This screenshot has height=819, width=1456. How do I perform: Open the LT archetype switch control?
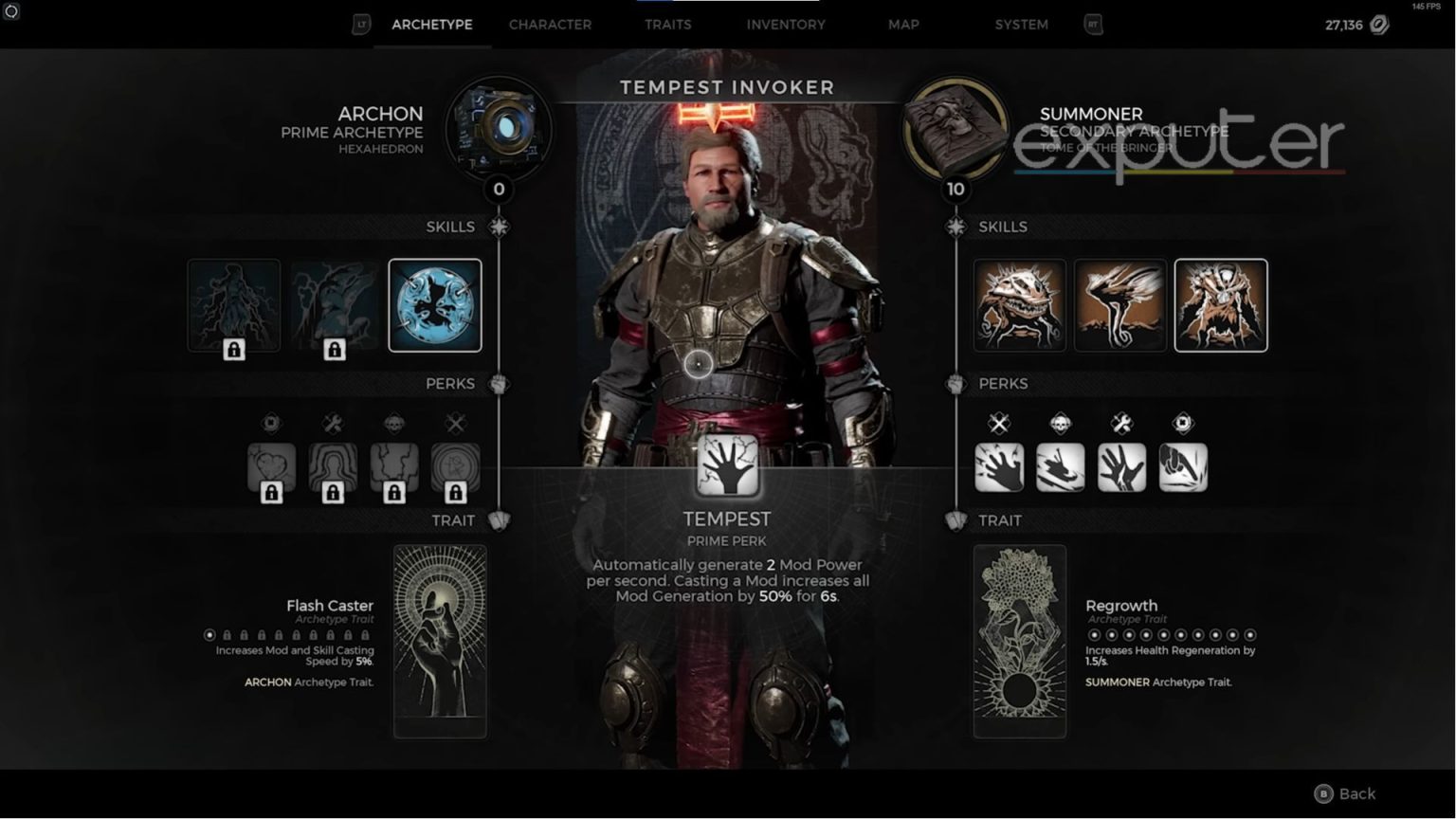pos(360,25)
